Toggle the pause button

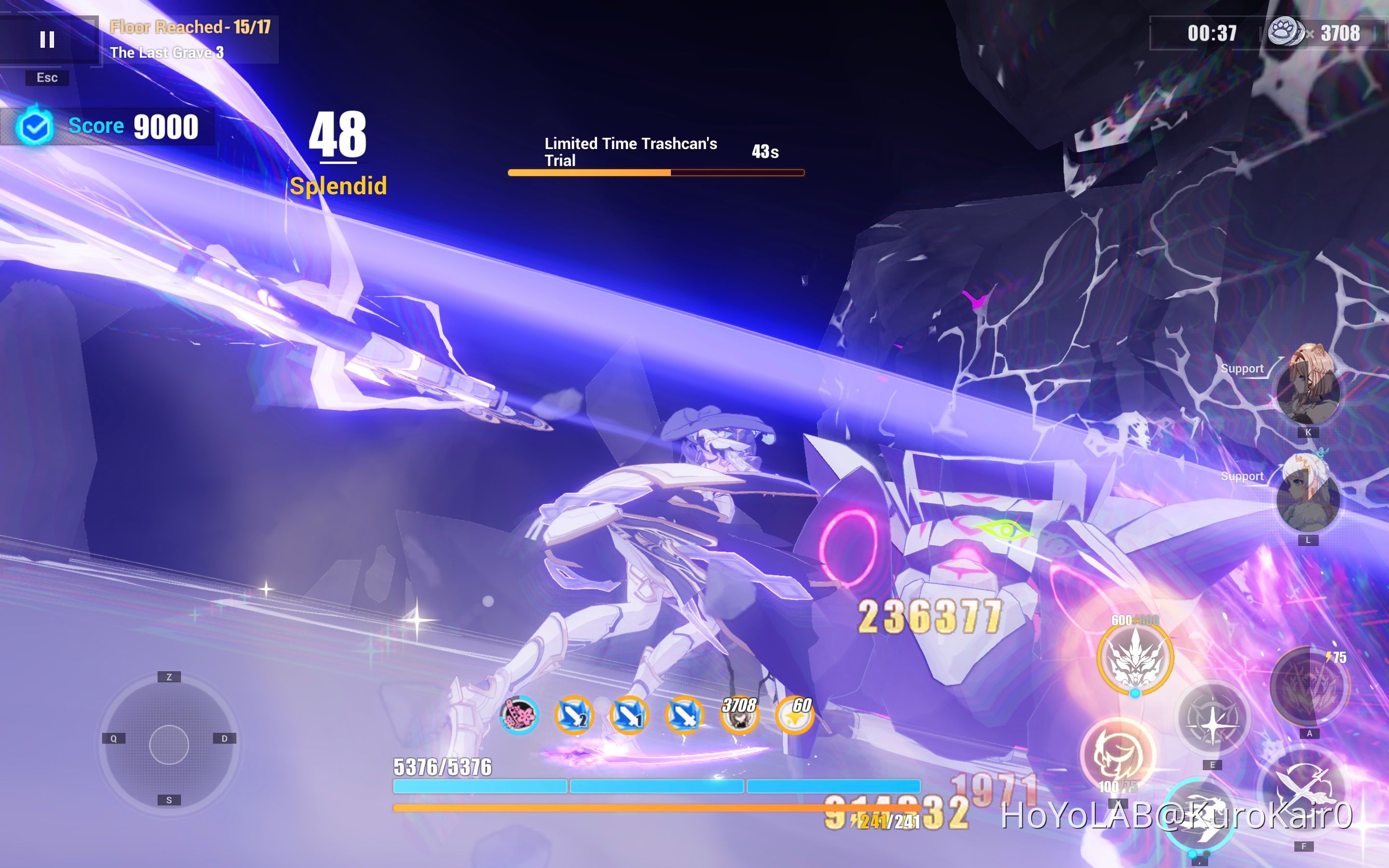click(48, 40)
